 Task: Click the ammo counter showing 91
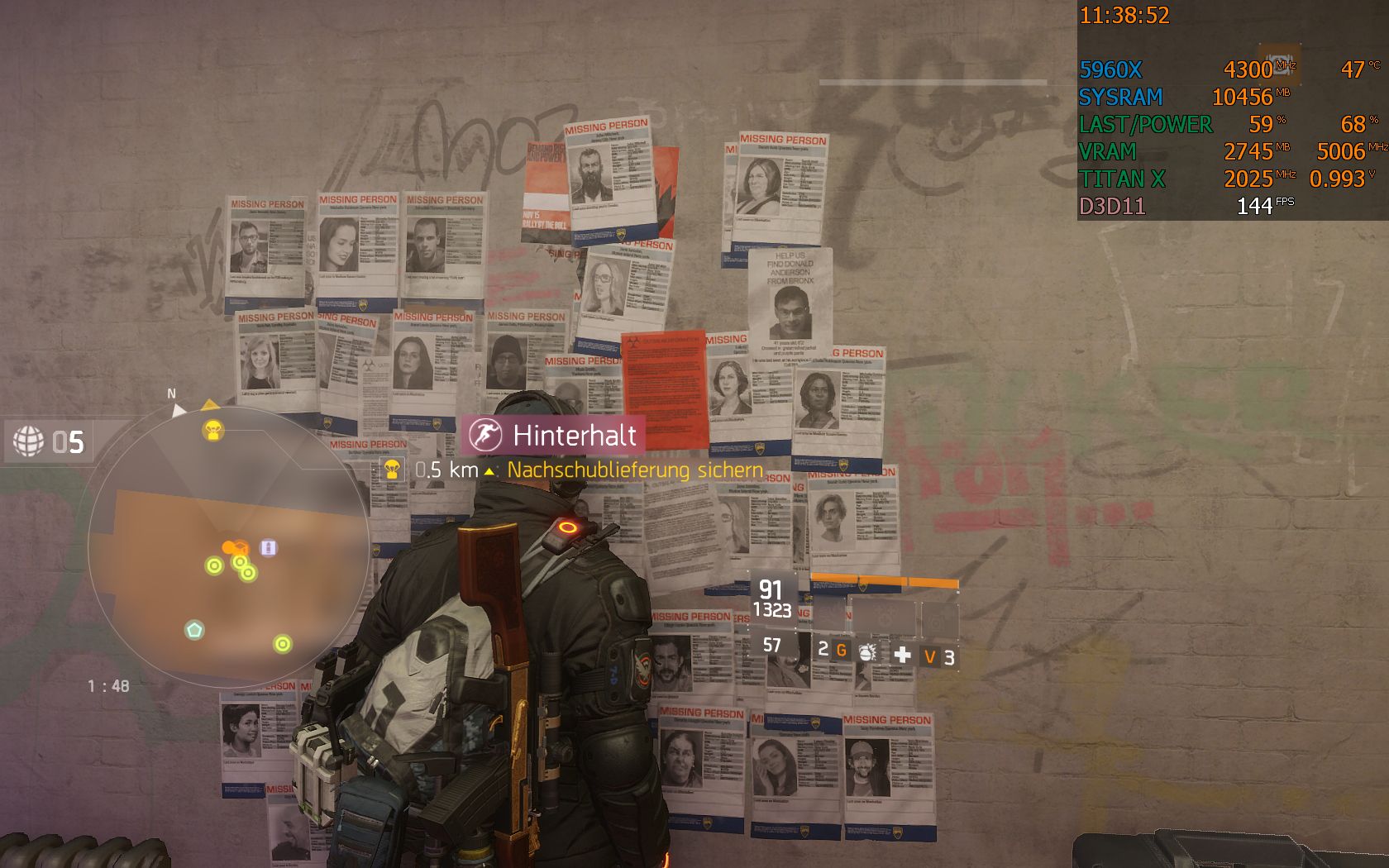click(771, 589)
